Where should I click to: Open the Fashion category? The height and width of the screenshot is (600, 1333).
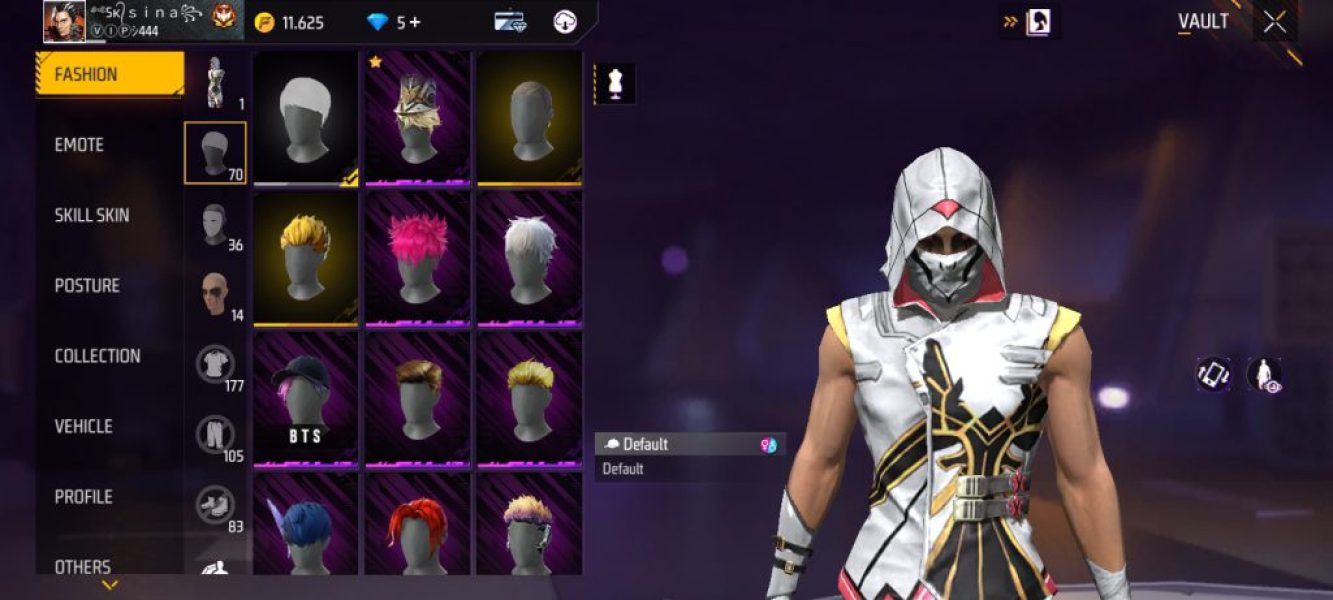click(x=109, y=75)
